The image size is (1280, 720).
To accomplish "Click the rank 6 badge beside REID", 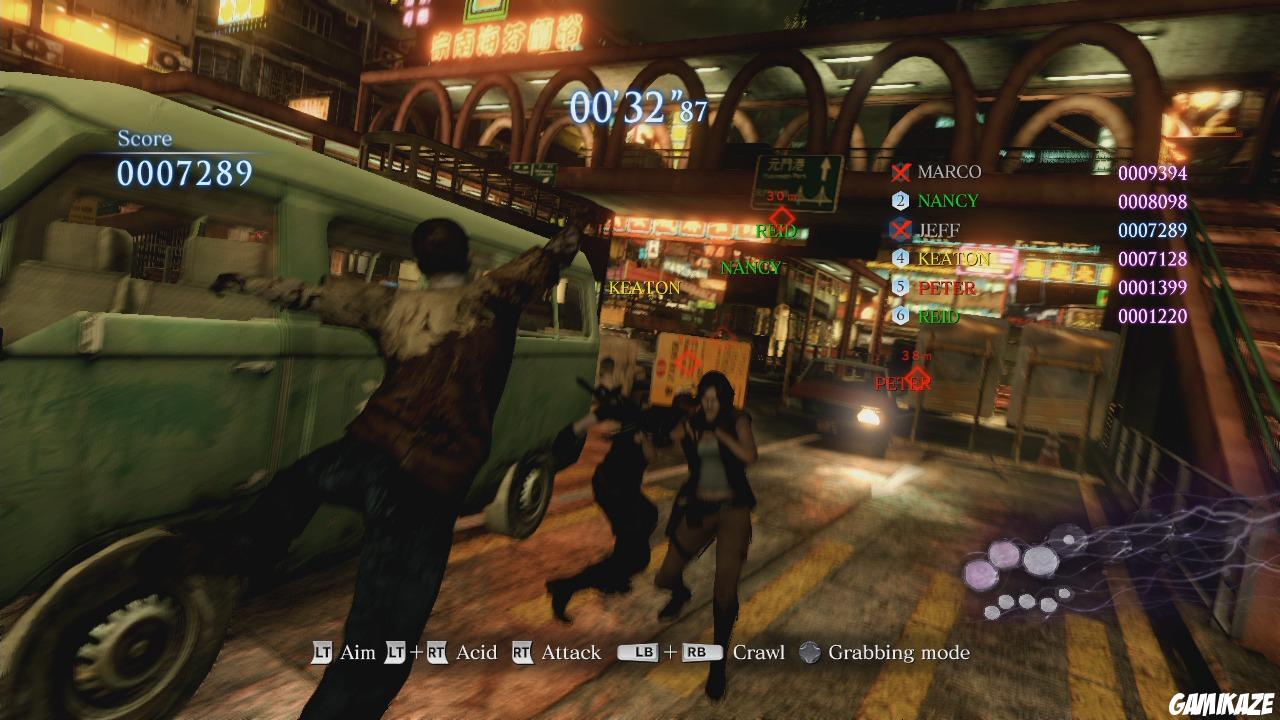I will 899,317.
